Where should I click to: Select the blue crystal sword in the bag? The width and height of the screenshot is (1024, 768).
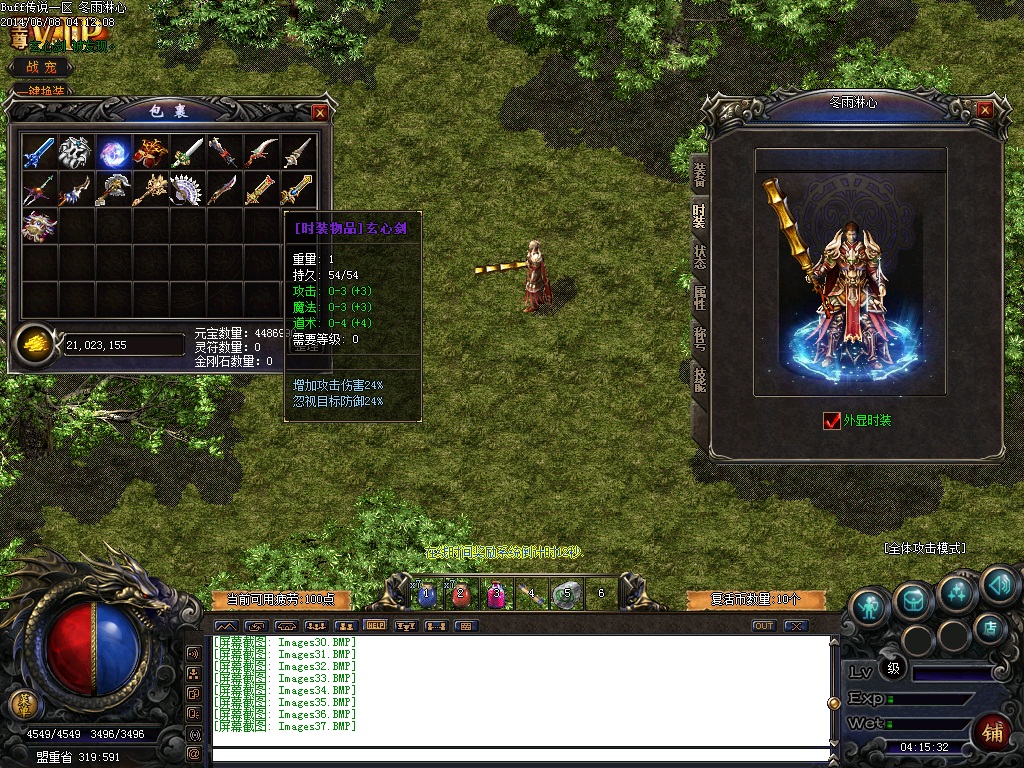pos(40,152)
